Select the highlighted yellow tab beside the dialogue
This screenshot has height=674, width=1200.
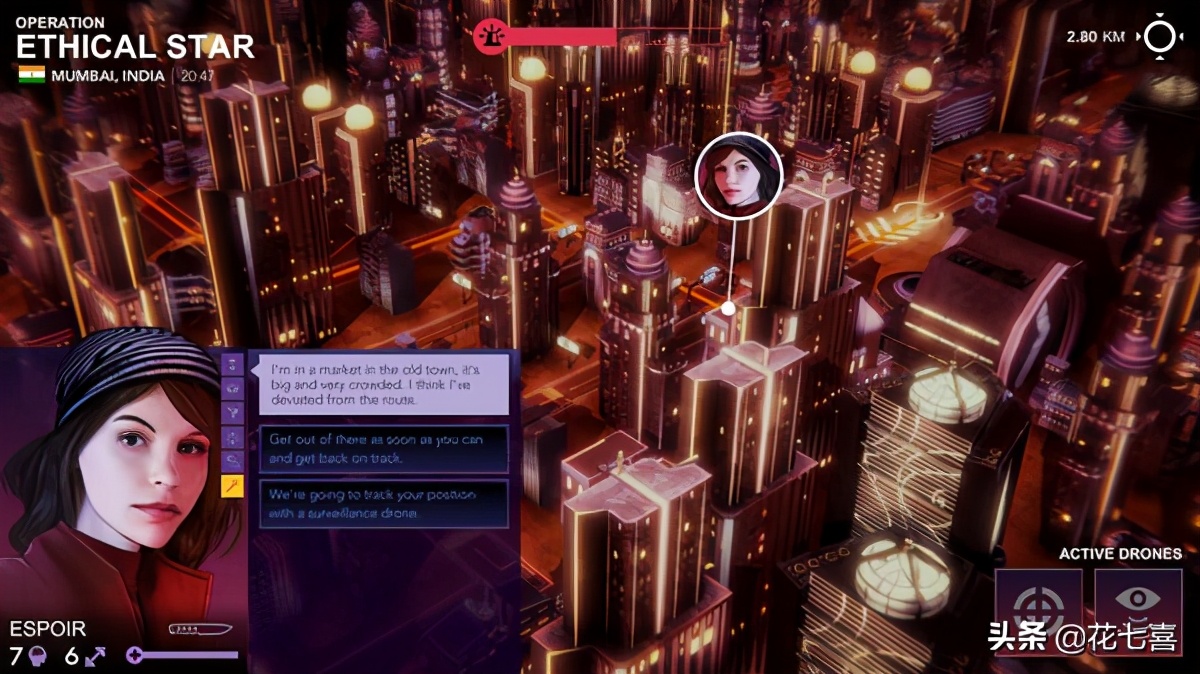pos(232,486)
